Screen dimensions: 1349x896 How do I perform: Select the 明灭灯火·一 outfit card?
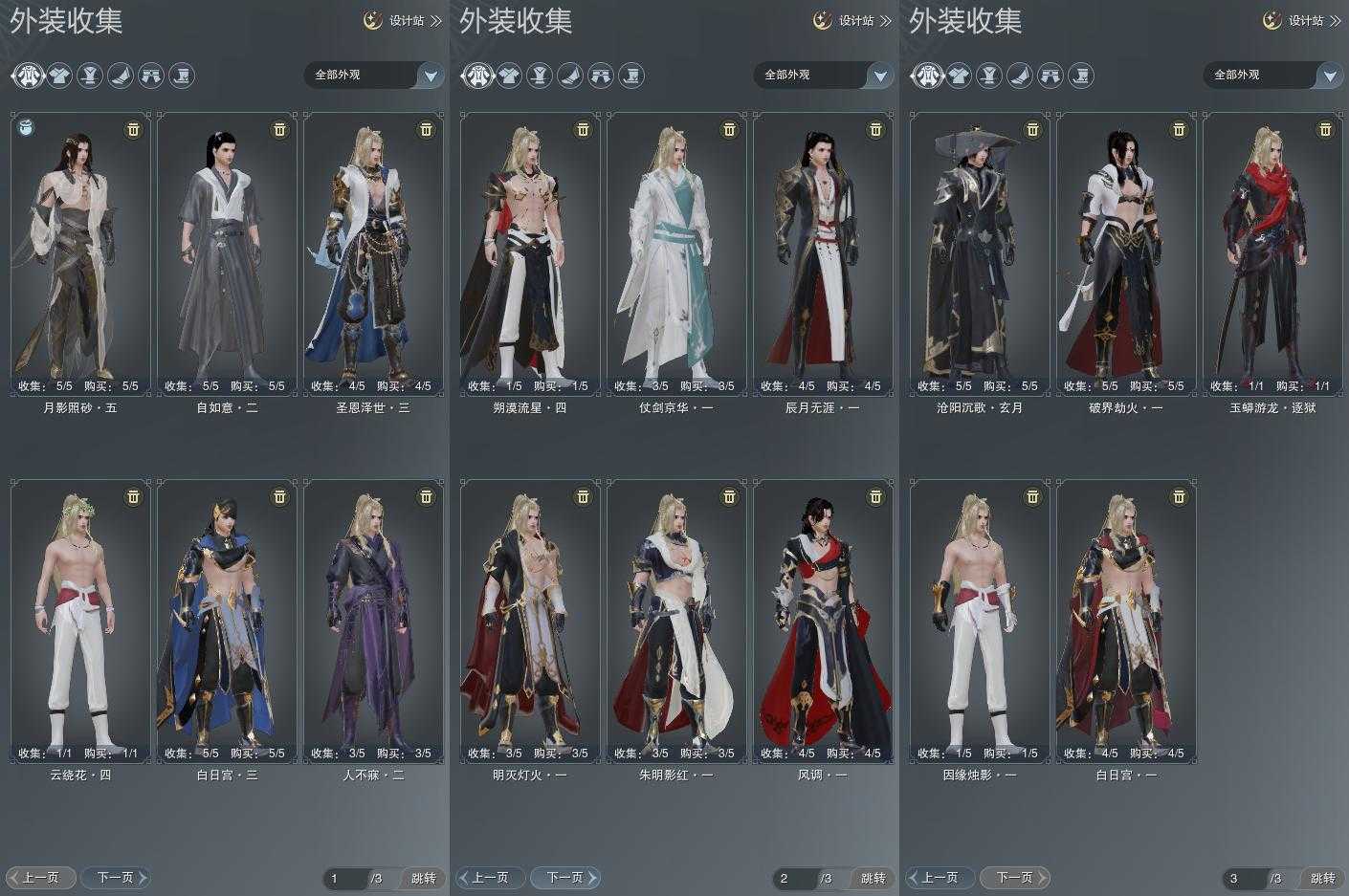pyautogui.click(x=530, y=622)
